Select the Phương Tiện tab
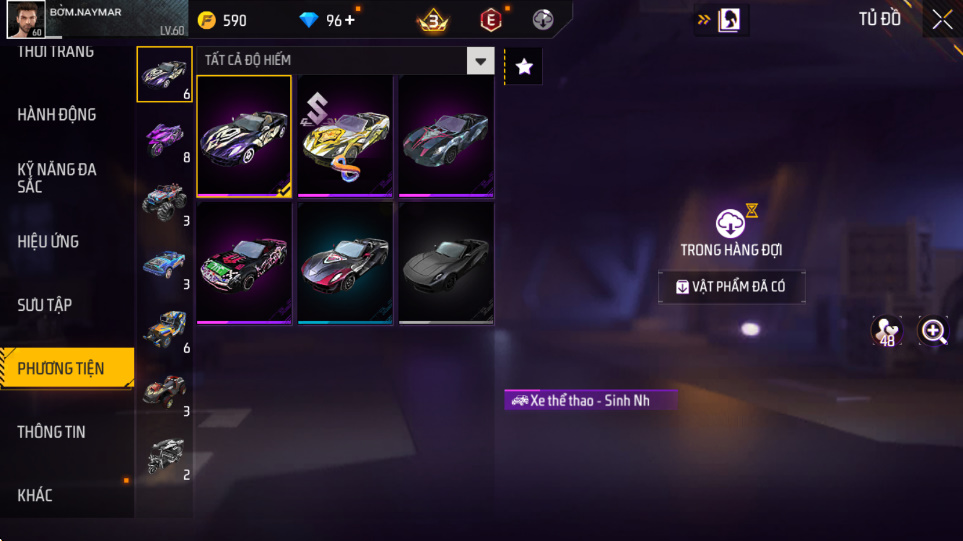Viewport: 963px width, 541px height. (62, 369)
